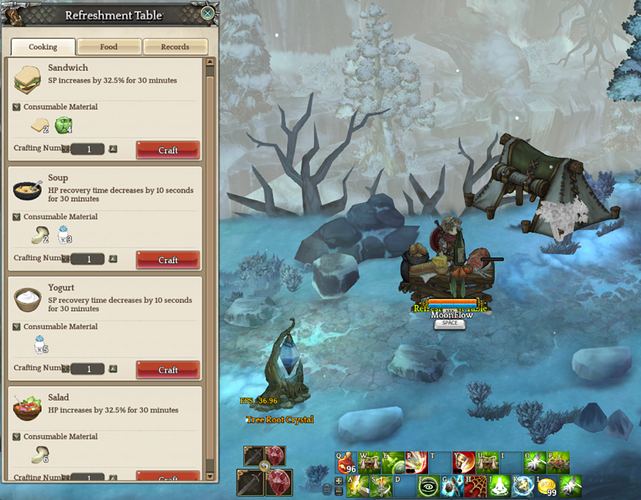Select the Sandwich recipe icon
This screenshot has width=641, height=500.
28,79
